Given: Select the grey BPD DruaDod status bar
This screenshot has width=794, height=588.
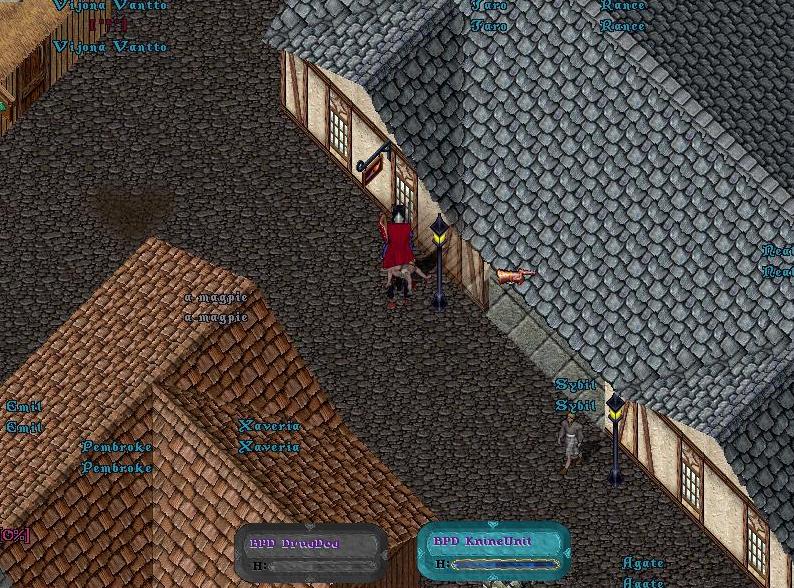Looking at the screenshot, I should 311,553.
